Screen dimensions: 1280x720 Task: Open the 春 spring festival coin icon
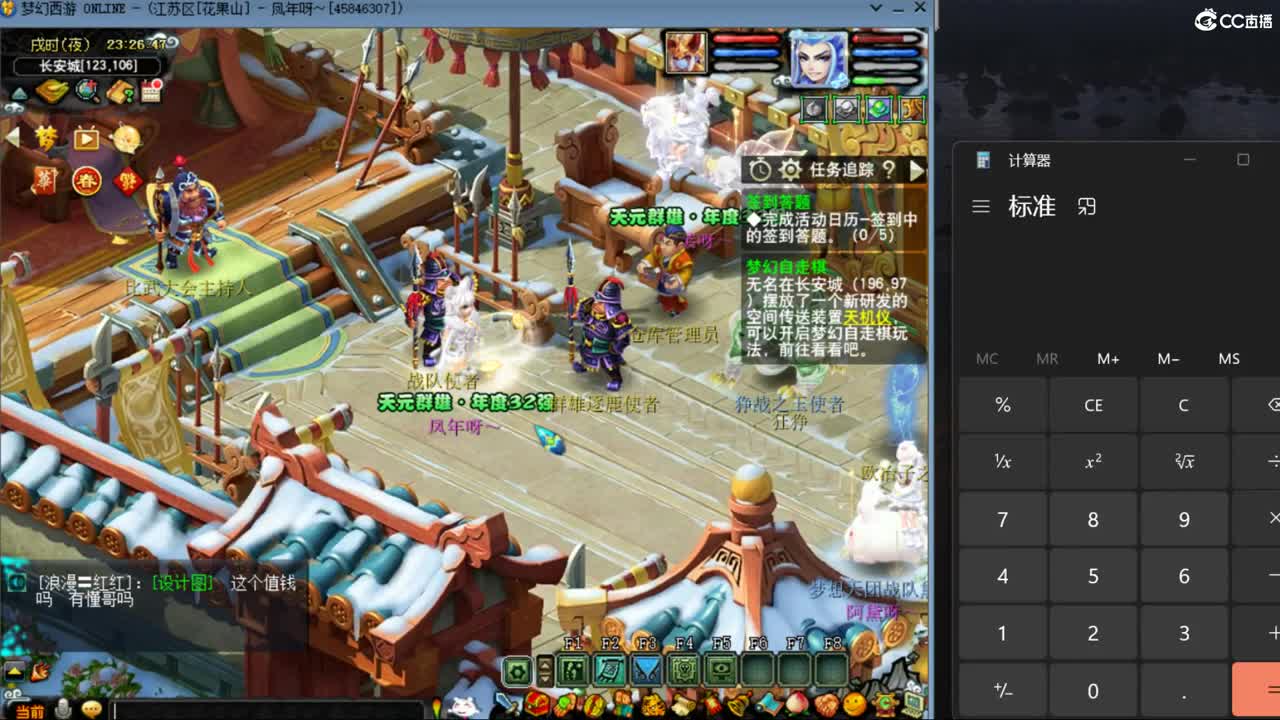[x=88, y=180]
